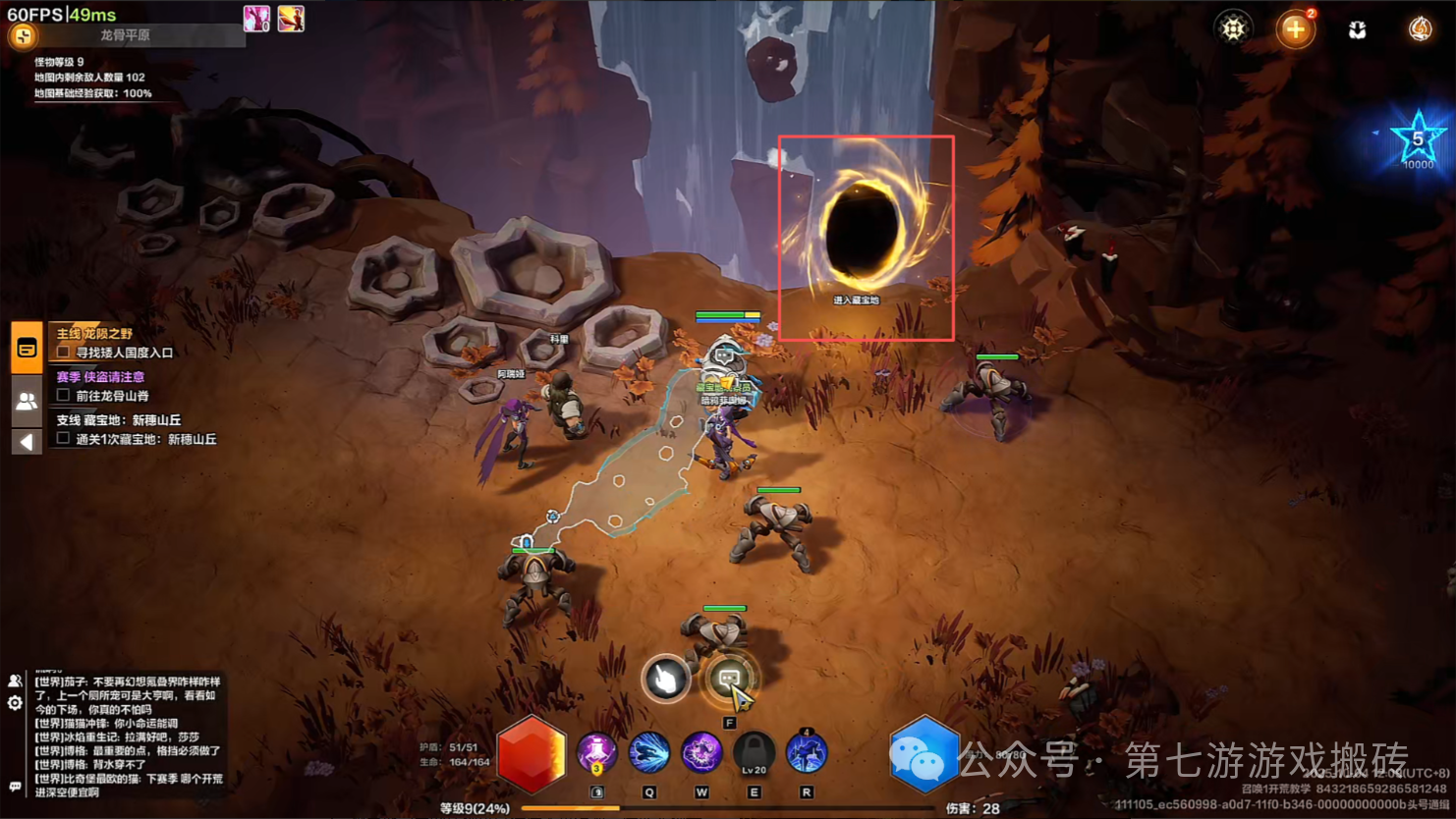The height and width of the screenshot is (819, 1456).
Task: Activate the W purple vortex skill
Action: click(x=701, y=754)
